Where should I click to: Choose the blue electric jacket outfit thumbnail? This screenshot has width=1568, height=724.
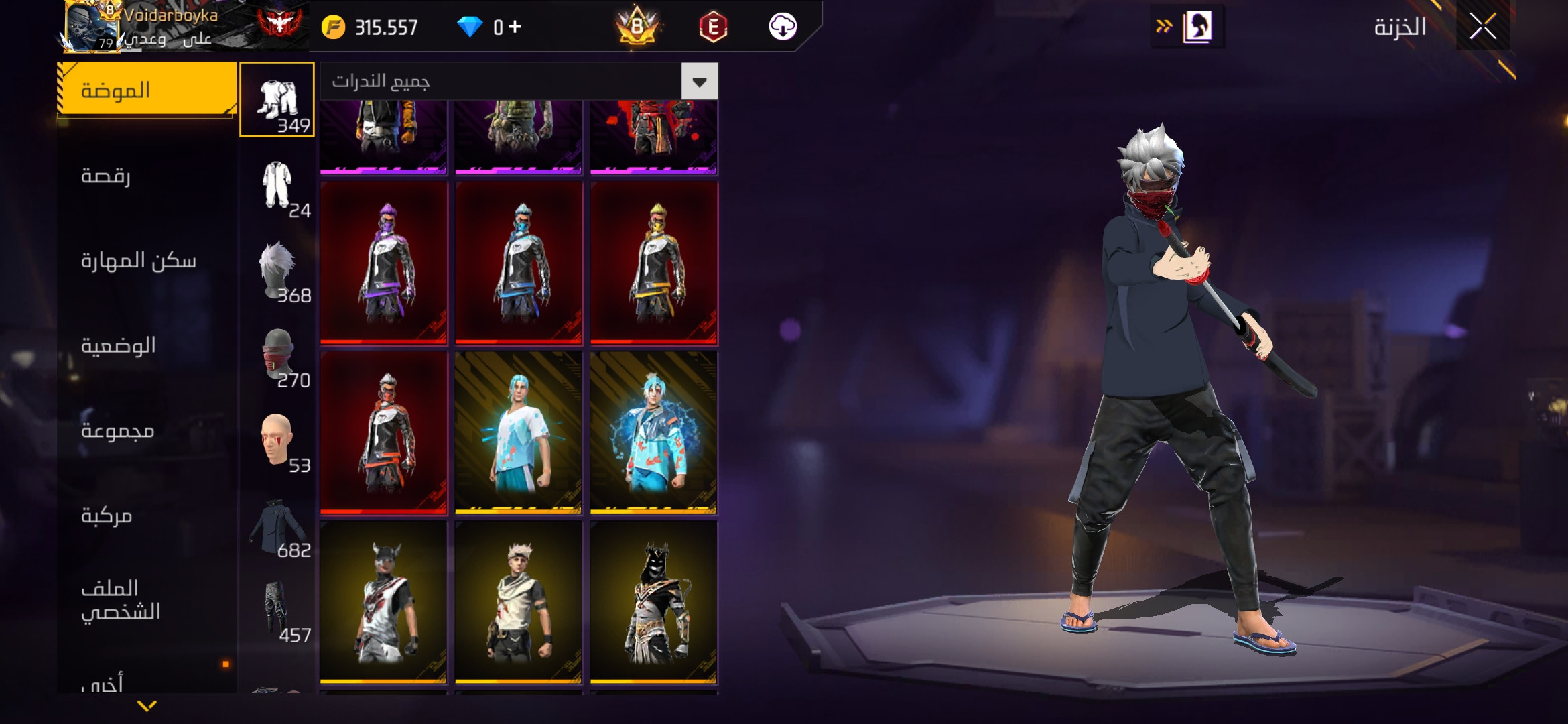(654, 432)
